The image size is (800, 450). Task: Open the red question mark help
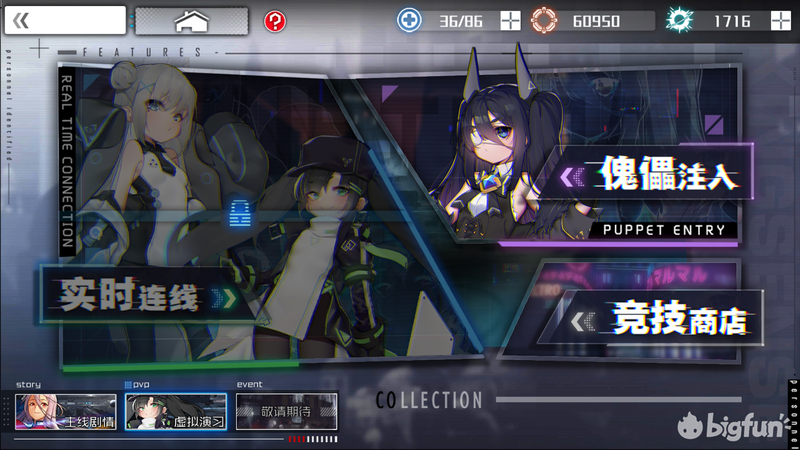(275, 21)
